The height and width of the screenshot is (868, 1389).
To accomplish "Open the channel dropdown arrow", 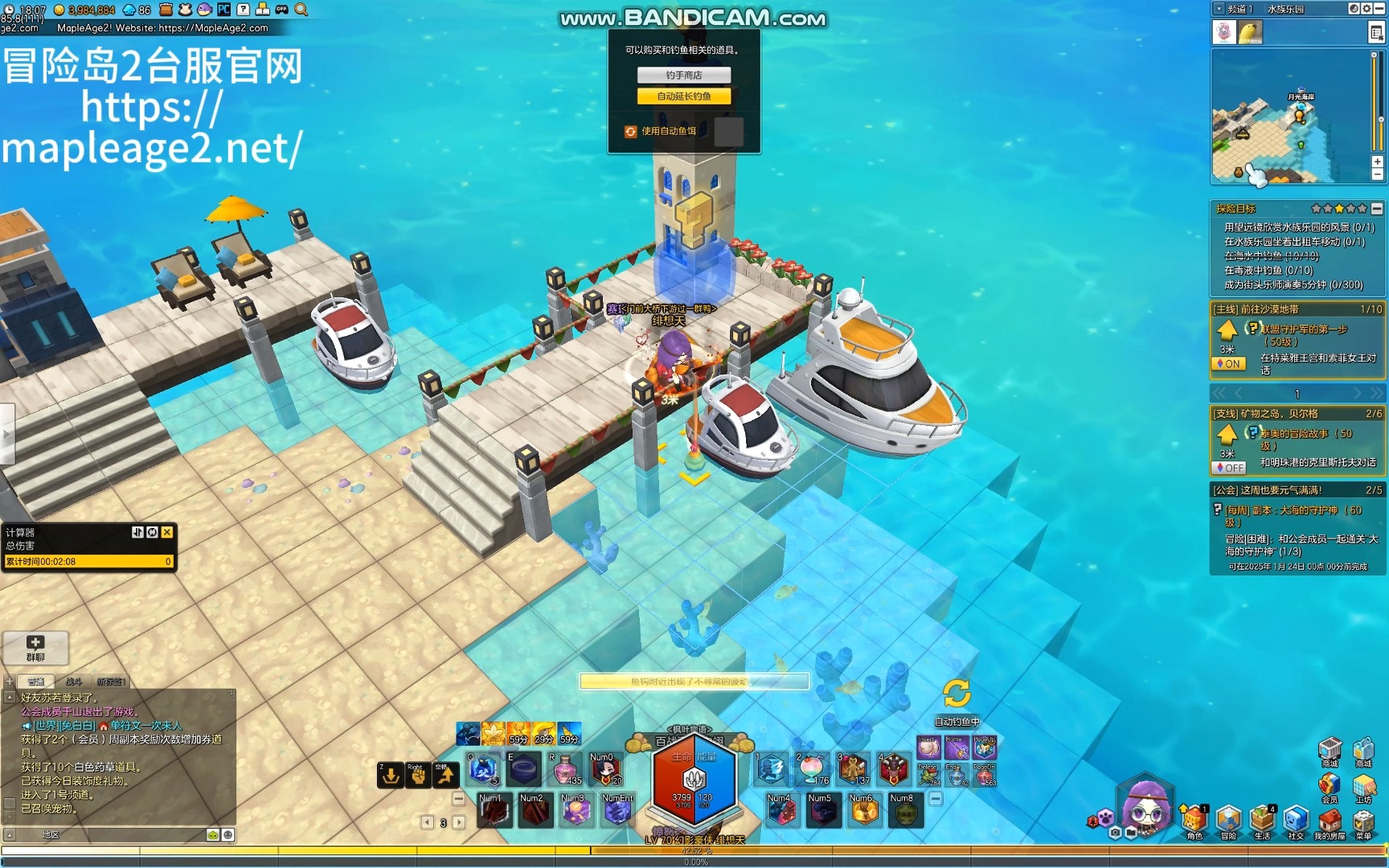I will pyautogui.click(x=1219, y=9).
